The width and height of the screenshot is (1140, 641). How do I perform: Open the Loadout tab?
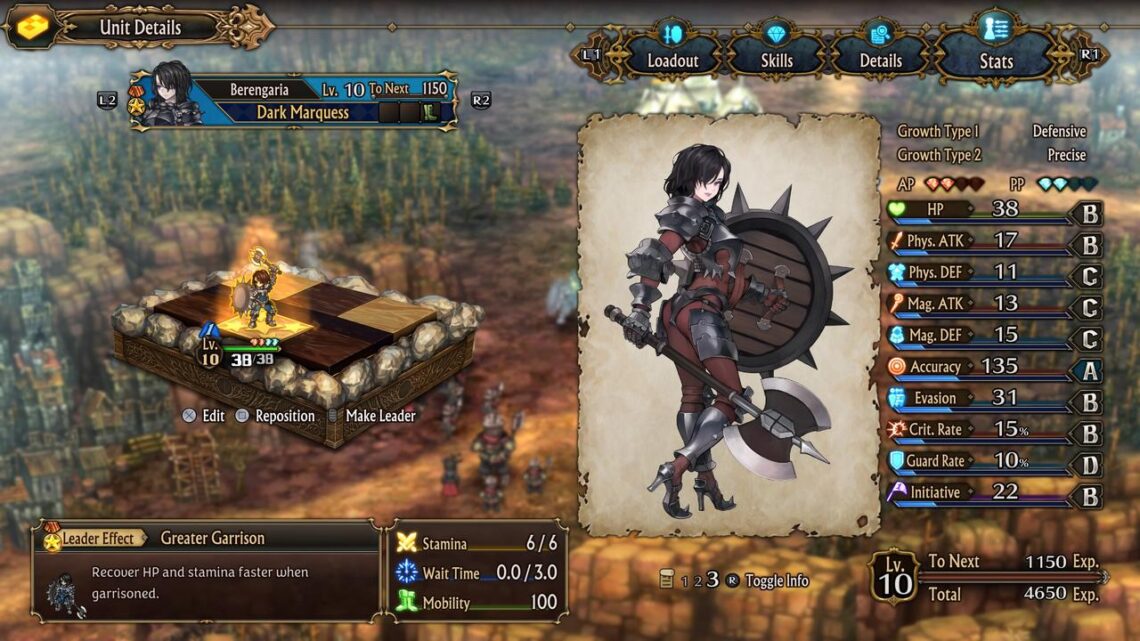pyautogui.click(x=673, y=60)
